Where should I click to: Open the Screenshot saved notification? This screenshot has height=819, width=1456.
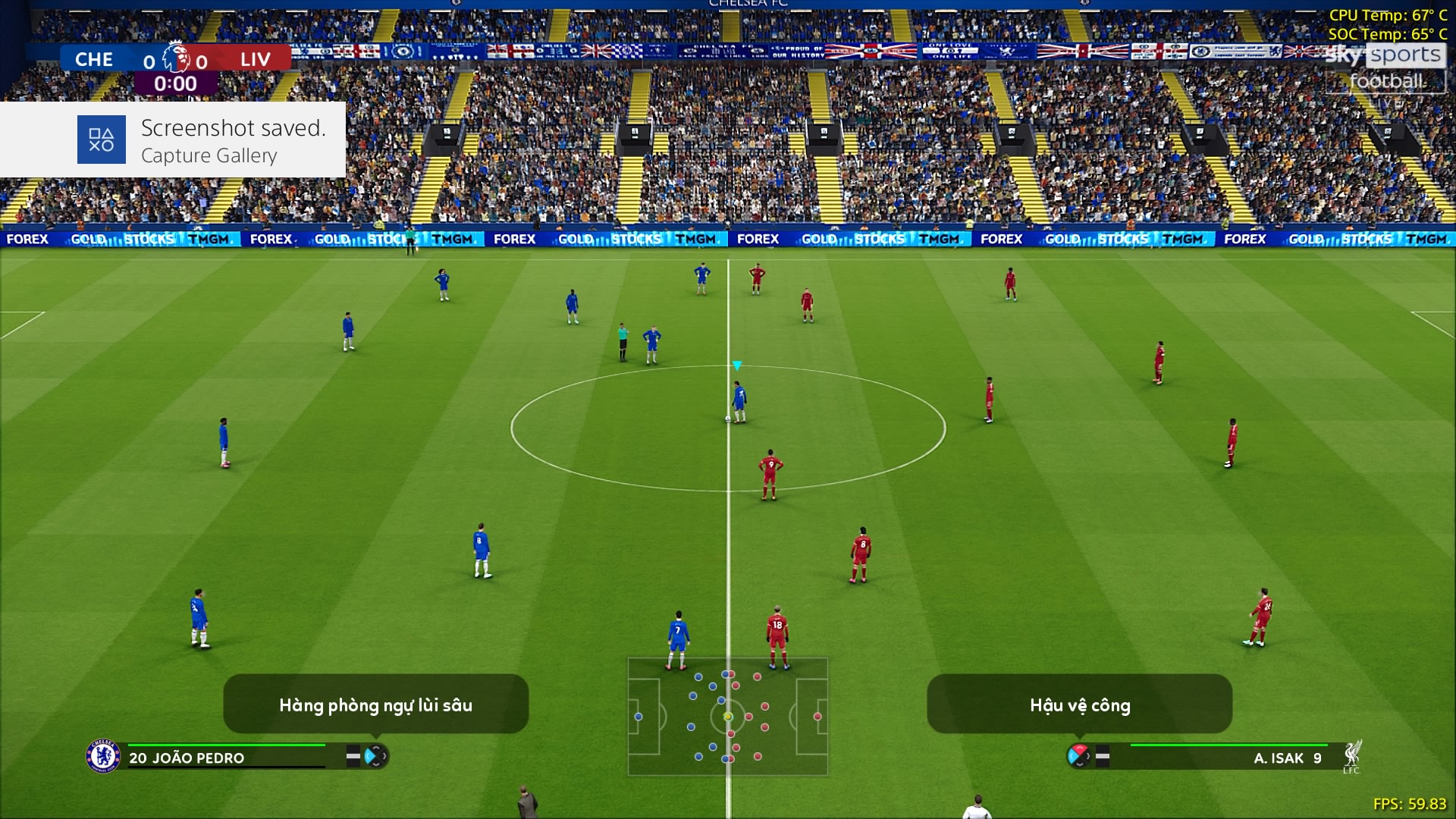point(173,140)
